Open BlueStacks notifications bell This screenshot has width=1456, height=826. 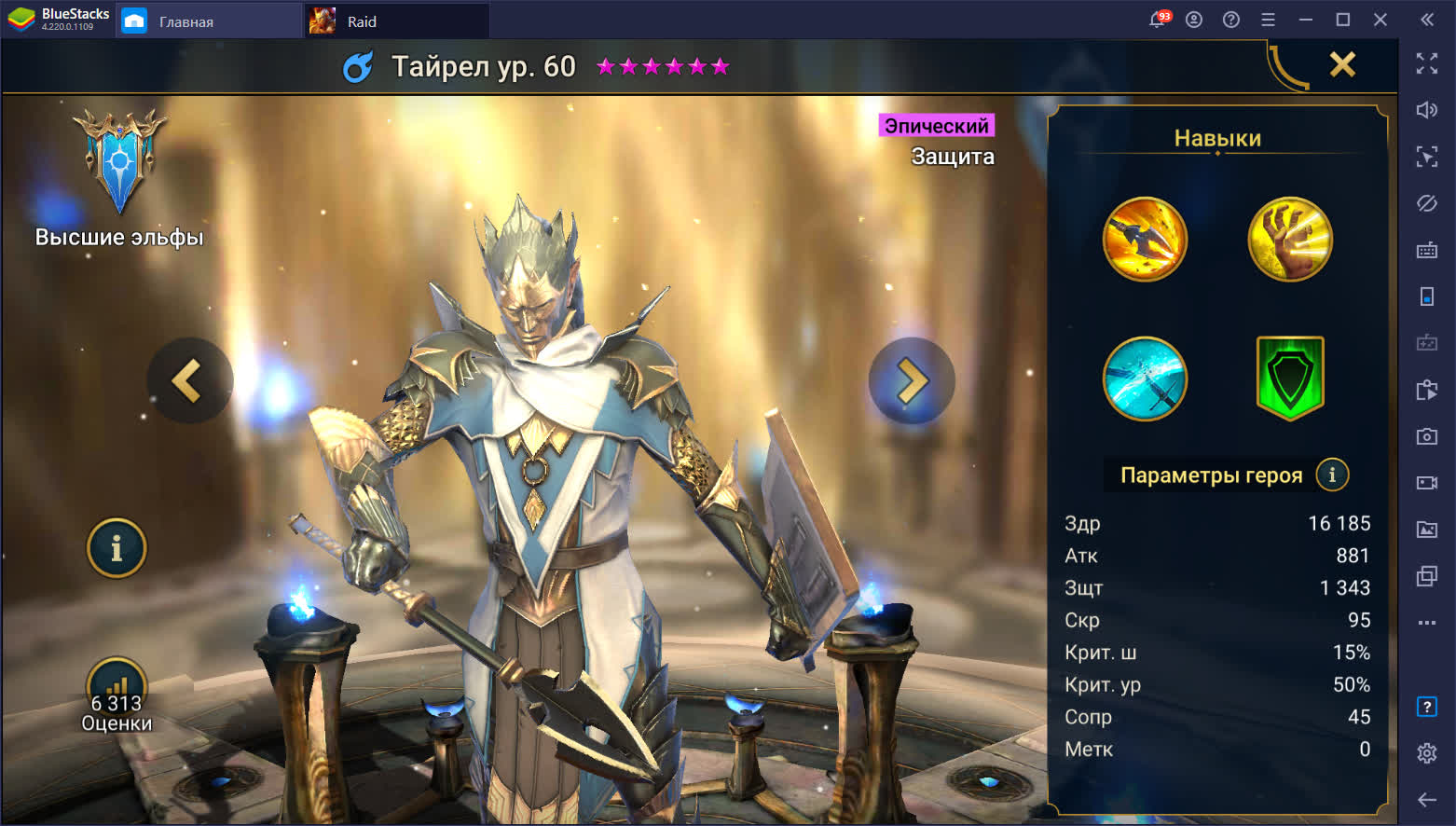point(1158,20)
